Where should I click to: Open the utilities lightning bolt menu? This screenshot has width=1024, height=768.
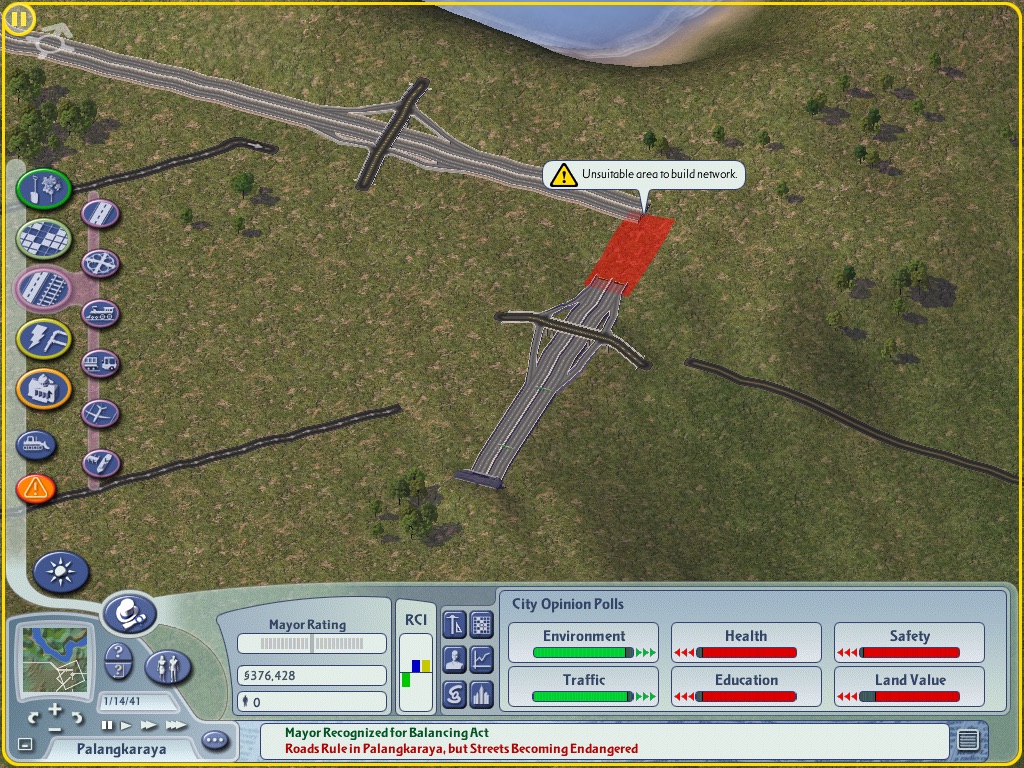pos(43,338)
